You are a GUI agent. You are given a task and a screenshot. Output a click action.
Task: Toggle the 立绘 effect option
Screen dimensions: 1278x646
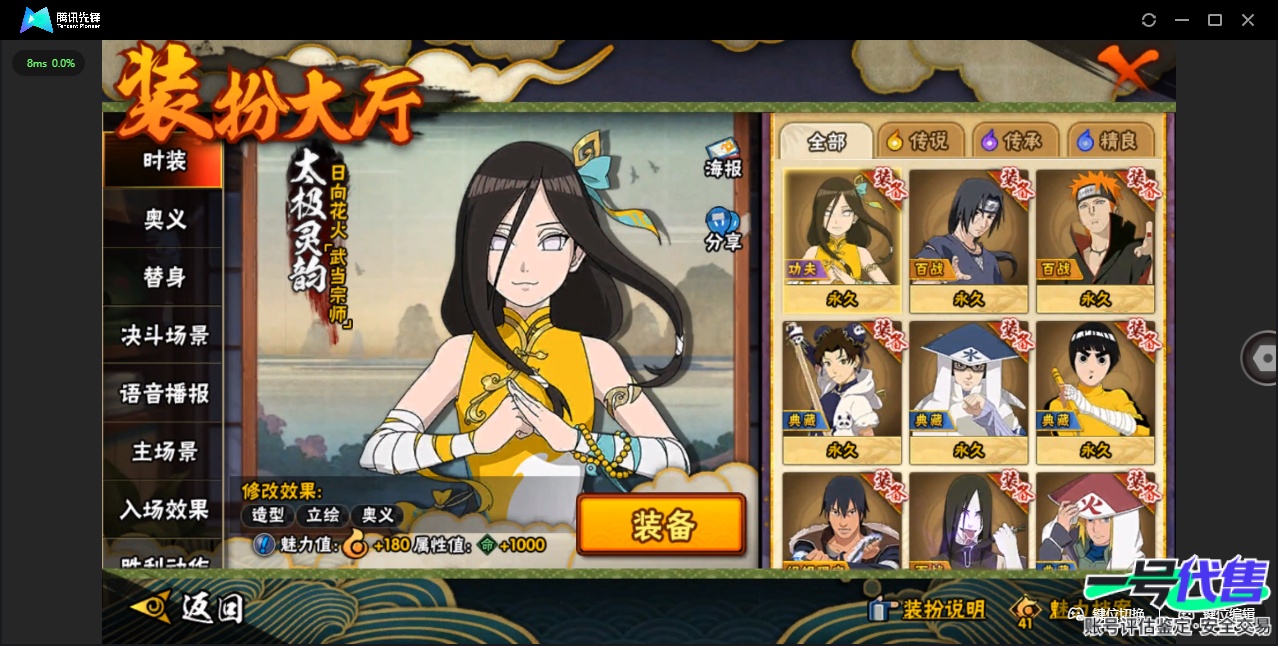click(x=323, y=515)
